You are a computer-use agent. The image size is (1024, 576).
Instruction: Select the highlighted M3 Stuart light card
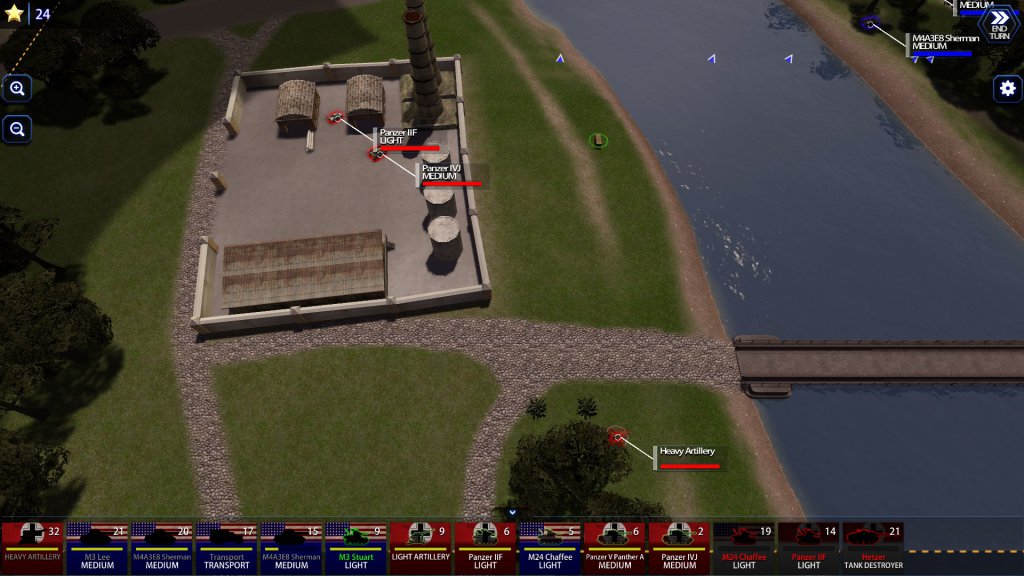click(356, 547)
